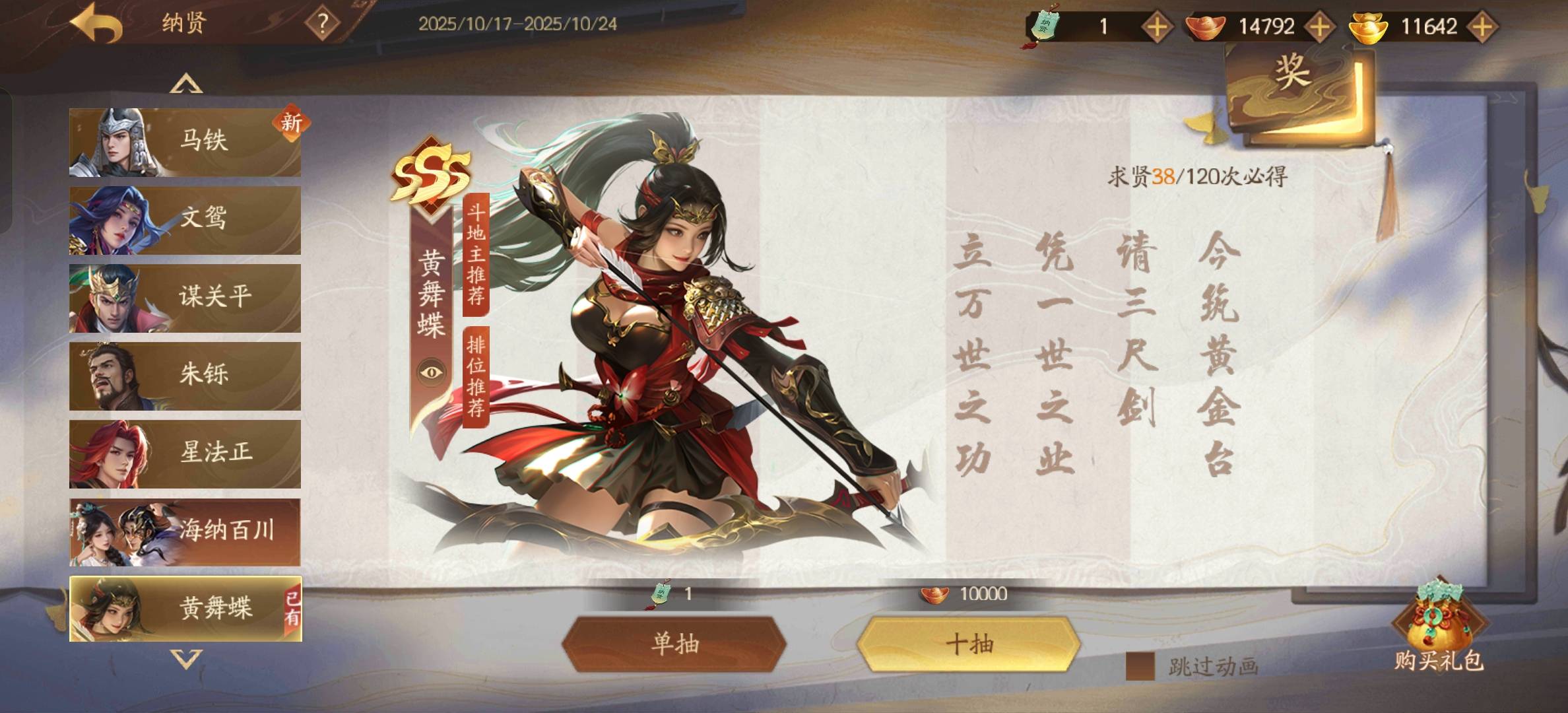The height and width of the screenshot is (713, 1568).
Task: Click the down arrow below the banner list
Action: (x=186, y=659)
